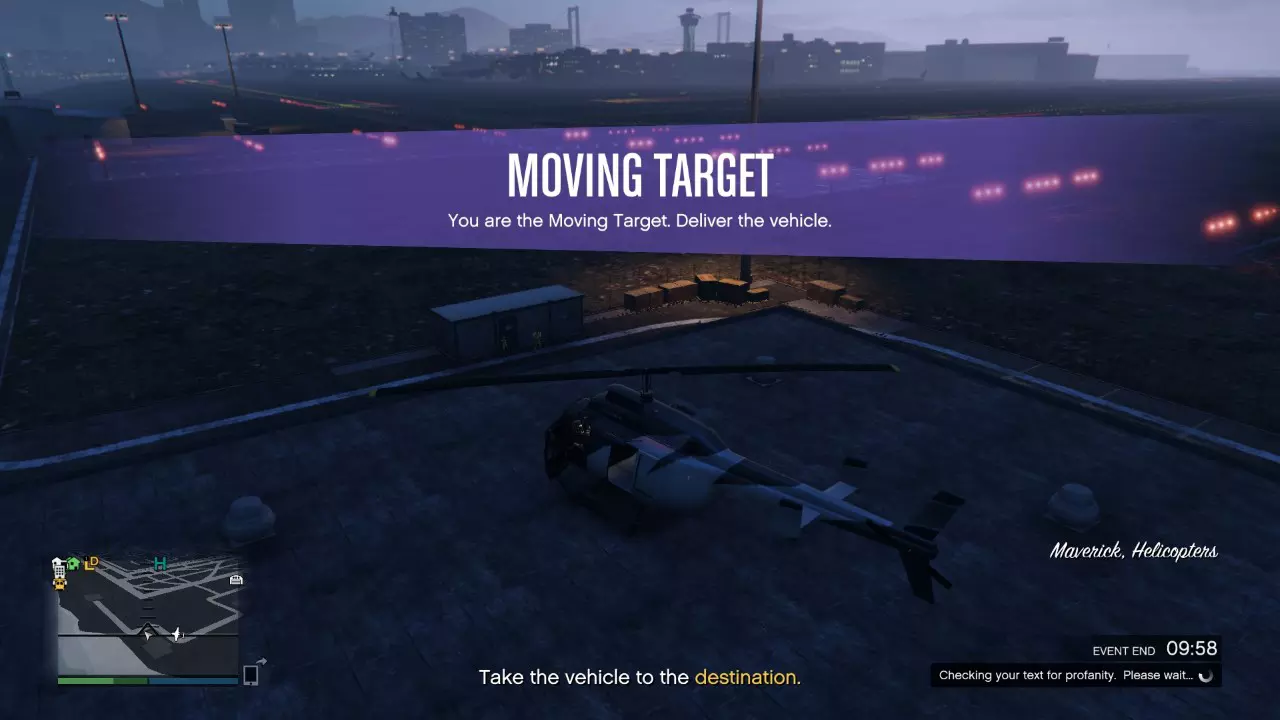Click the profanity check notification bar

(x=1075, y=675)
